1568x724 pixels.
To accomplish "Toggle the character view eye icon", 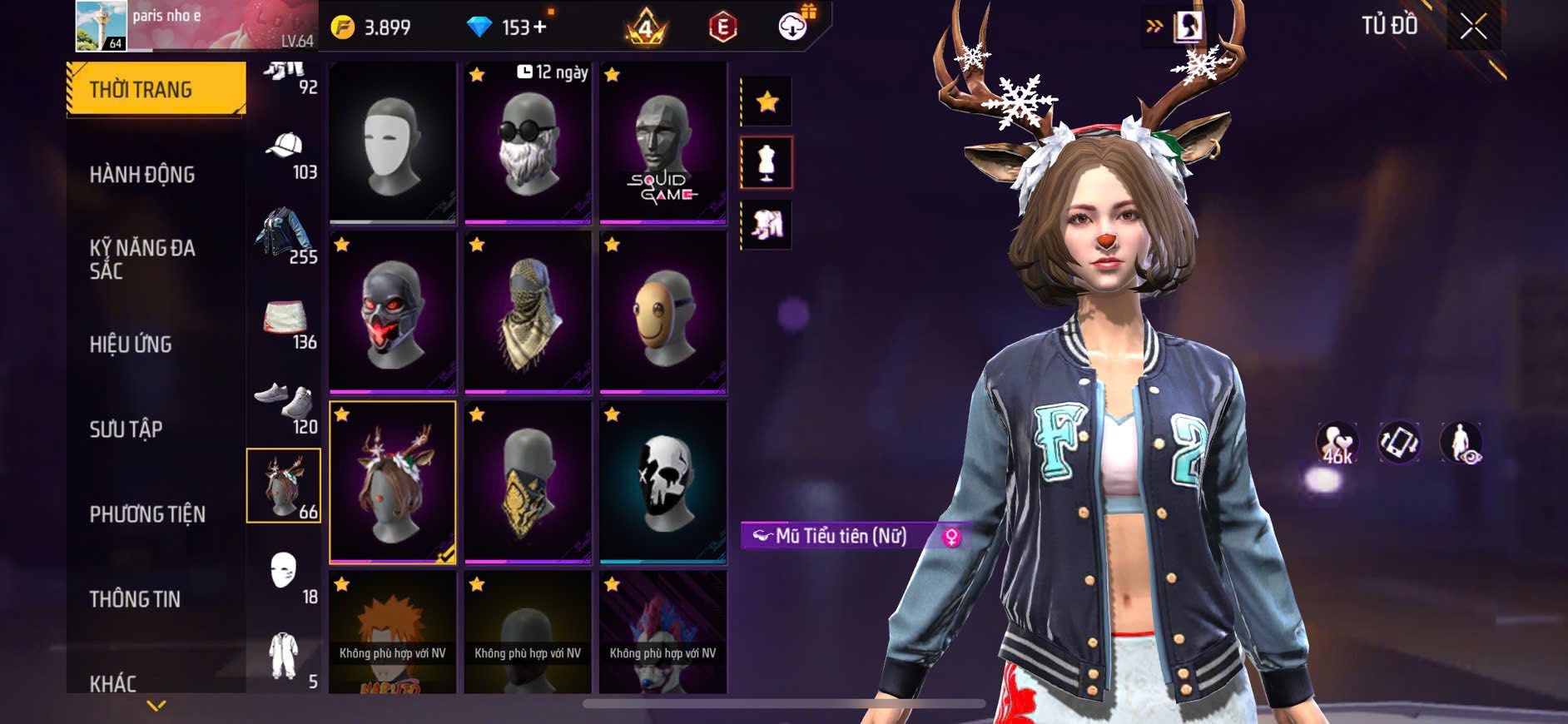I will click(1461, 442).
